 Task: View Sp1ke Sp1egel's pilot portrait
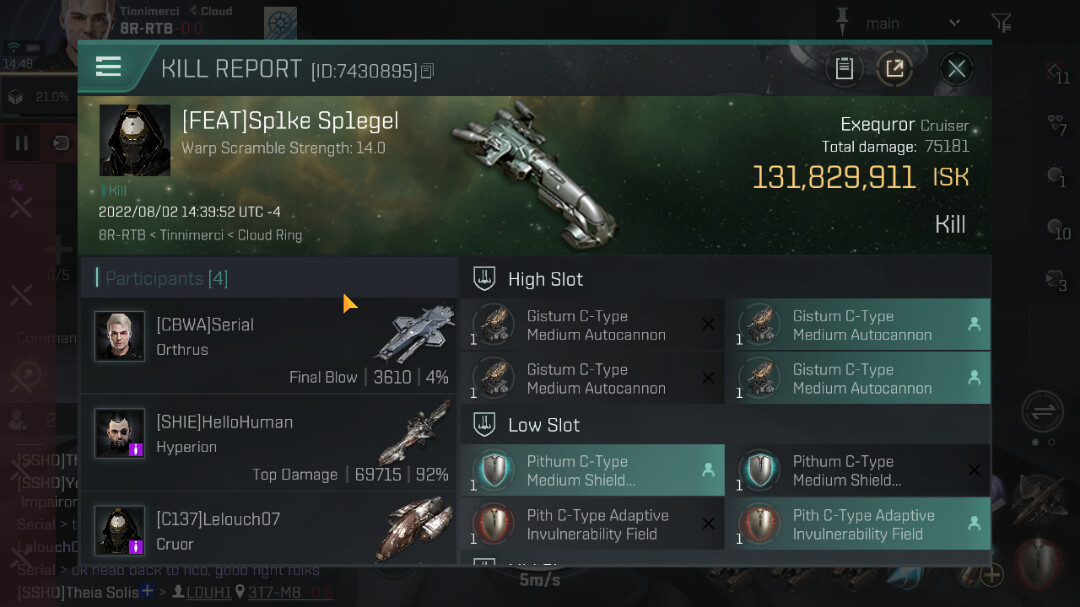pos(135,140)
